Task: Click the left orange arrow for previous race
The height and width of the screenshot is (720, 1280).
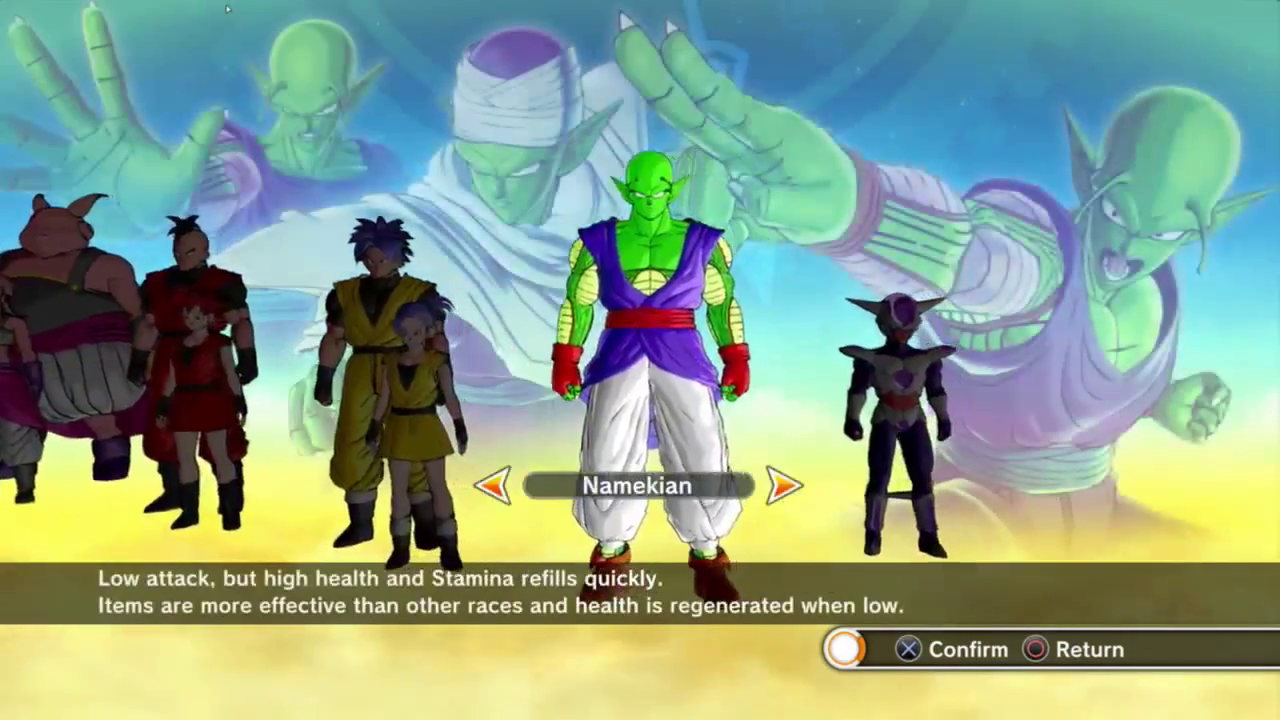Action: [493, 486]
